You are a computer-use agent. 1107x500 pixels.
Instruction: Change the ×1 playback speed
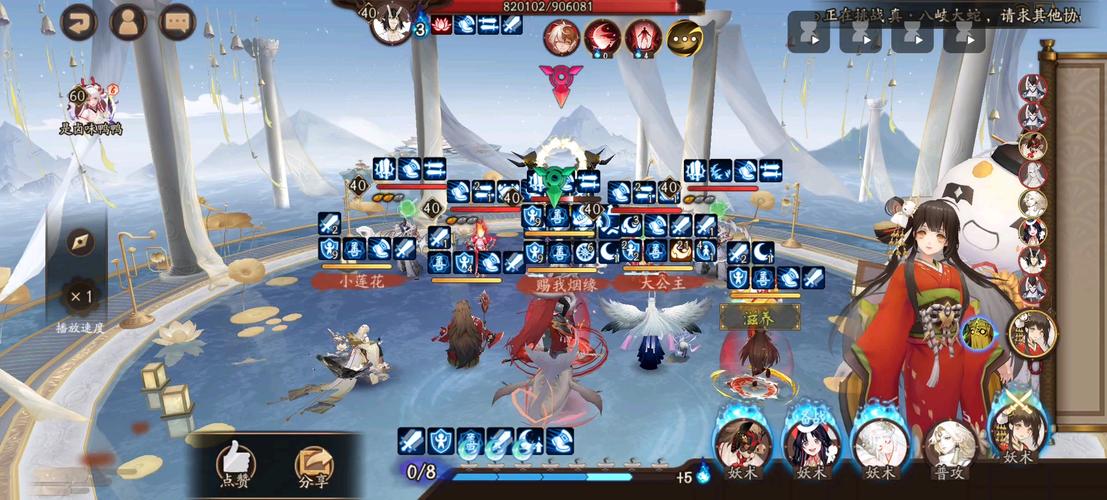81,297
